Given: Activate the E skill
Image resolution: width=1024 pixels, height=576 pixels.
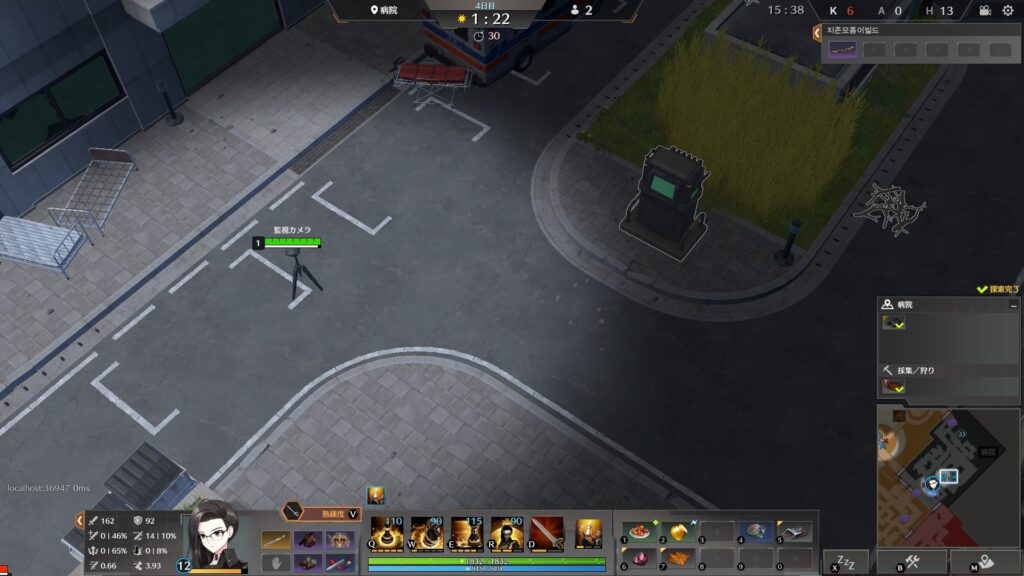Looking at the screenshot, I should pos(466,532).
